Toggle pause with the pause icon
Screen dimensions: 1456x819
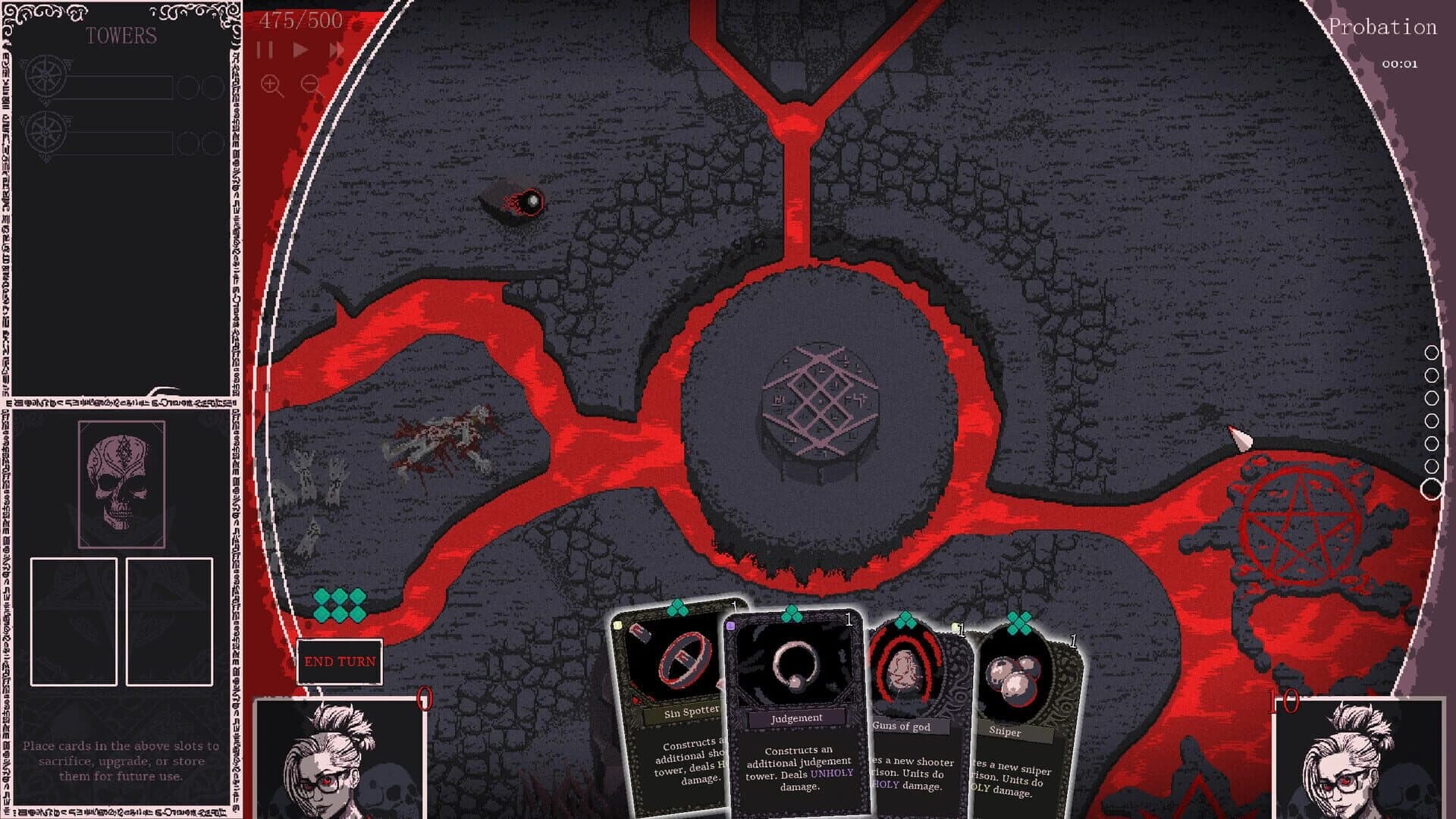click(265, 49)
